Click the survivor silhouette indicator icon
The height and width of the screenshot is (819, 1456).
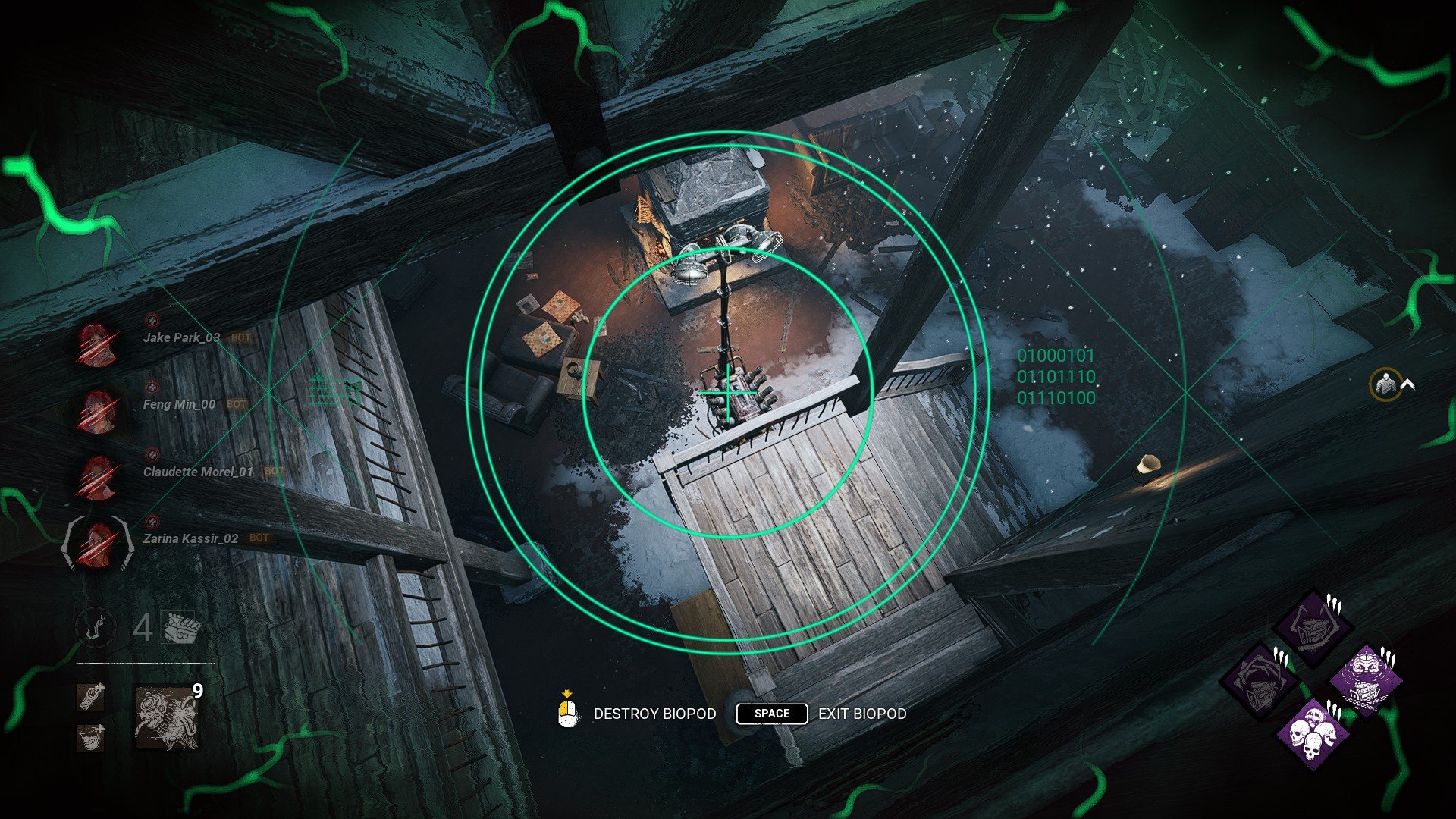[x=1385, y=385]
